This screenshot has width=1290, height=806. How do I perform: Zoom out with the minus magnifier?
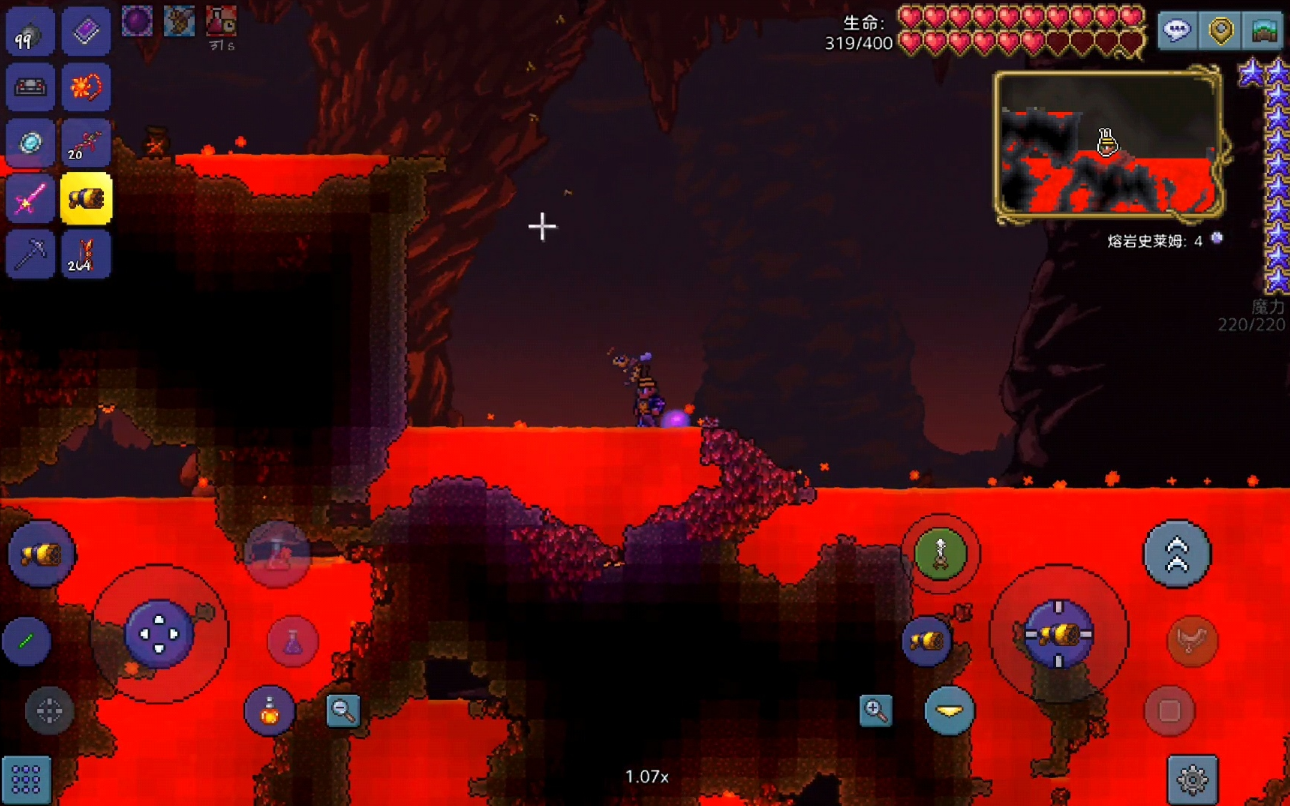point(343,711)
